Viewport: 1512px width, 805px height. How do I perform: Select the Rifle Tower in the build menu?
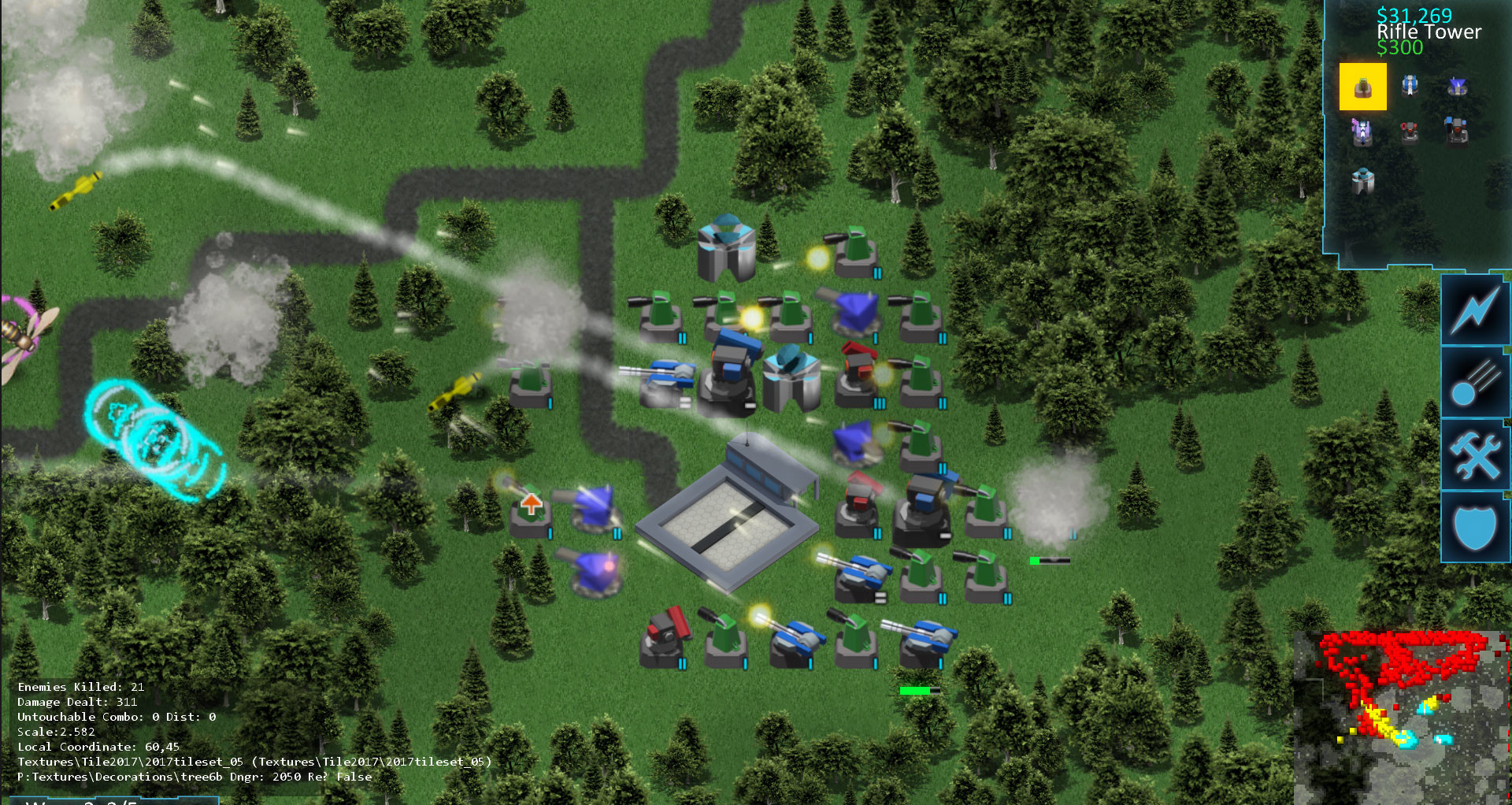point(1363,87)
